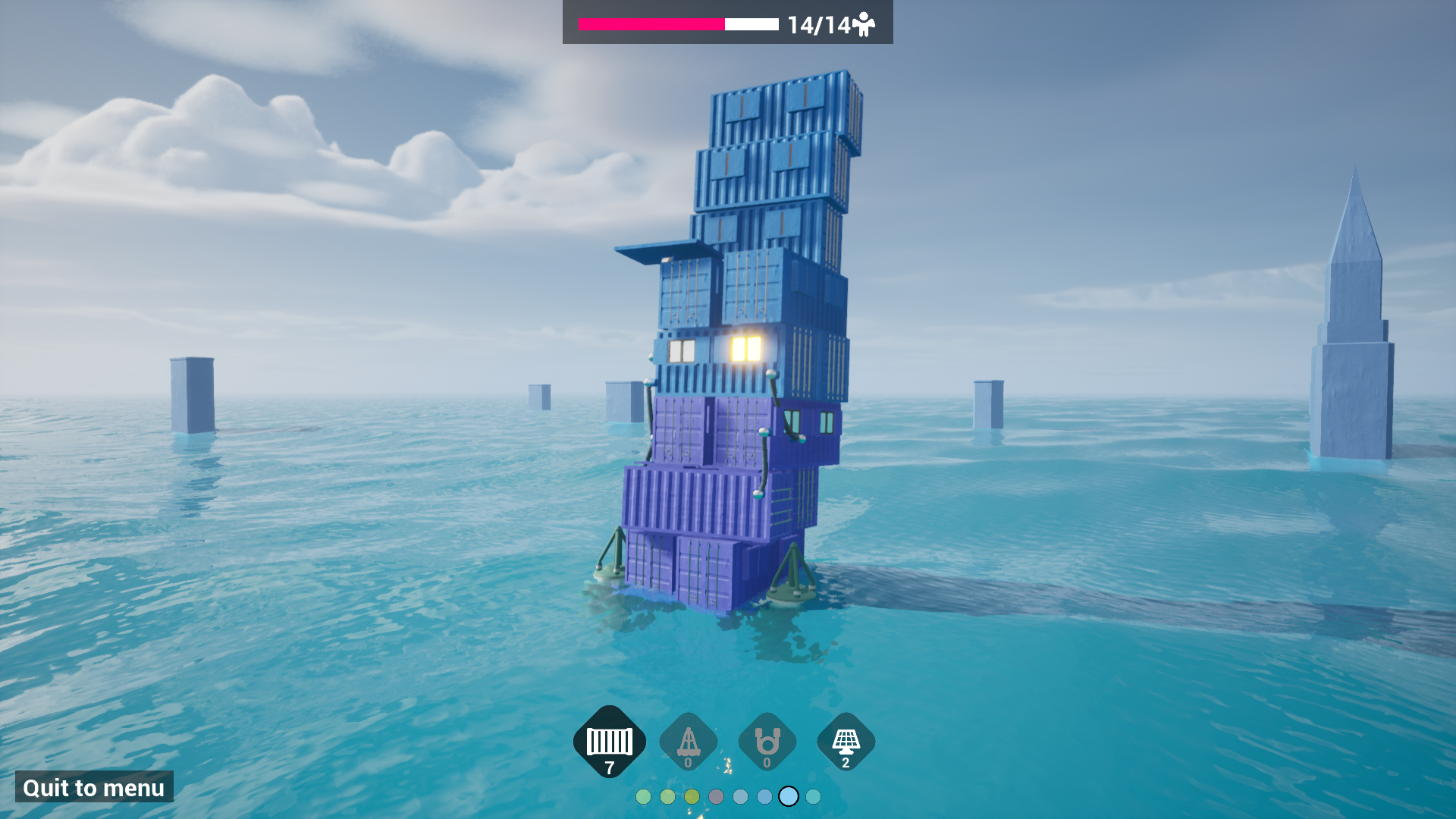The image size is (1456, 819).
Task: Select the highlighted light blue level dot
Action: click(788, 796)
